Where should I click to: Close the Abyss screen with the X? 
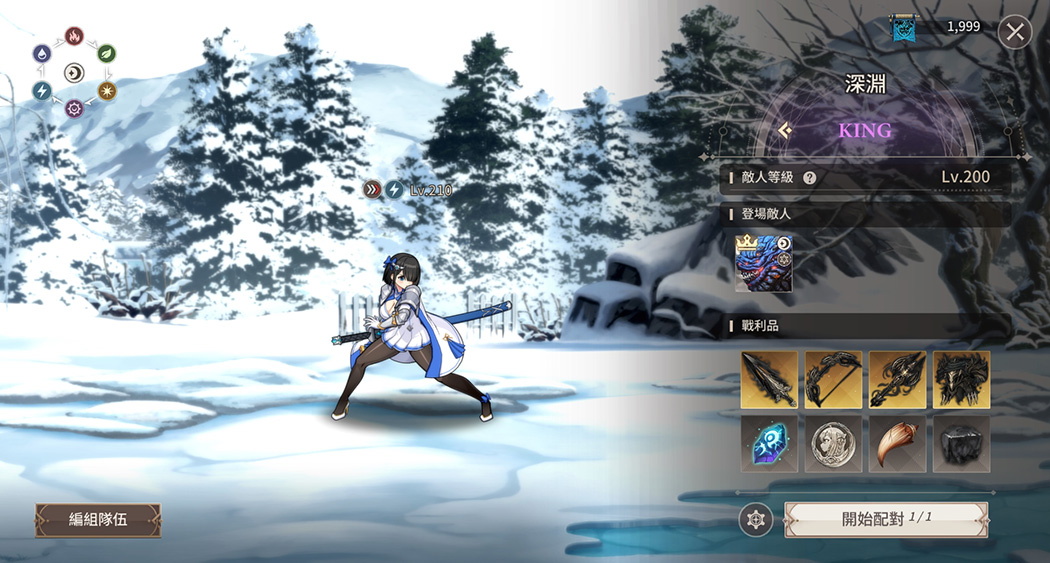1015,32
